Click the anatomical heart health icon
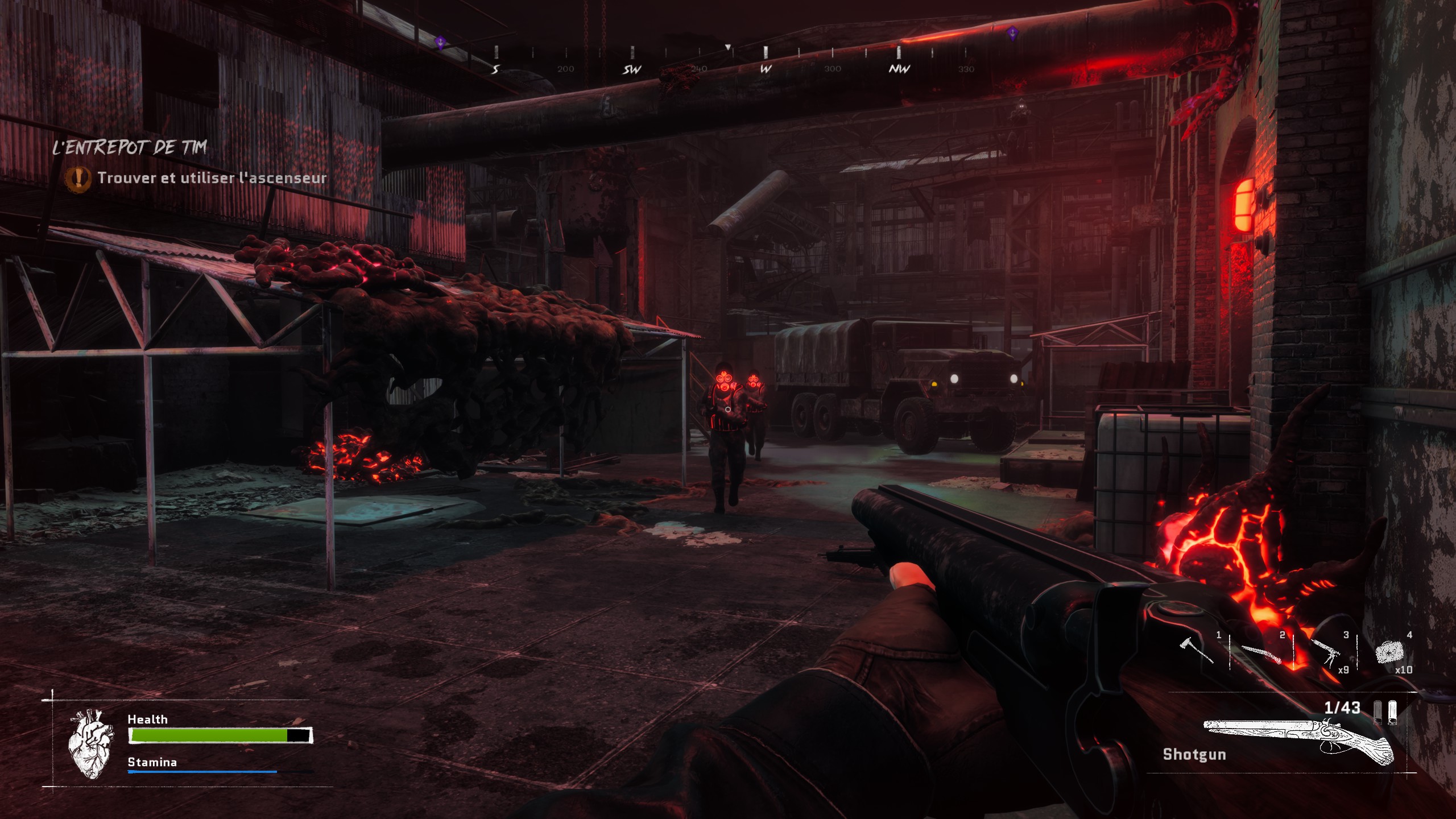The height and width of the screenshot is (819, 1456). coord(90,744)
